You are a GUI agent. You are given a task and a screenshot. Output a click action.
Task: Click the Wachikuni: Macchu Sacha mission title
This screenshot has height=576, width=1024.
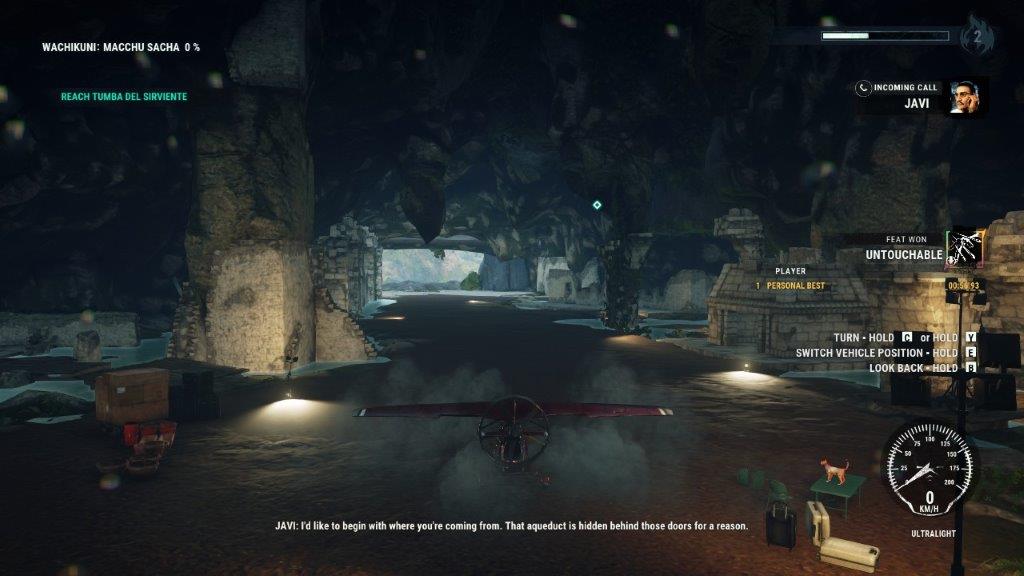tap(121, 47)
